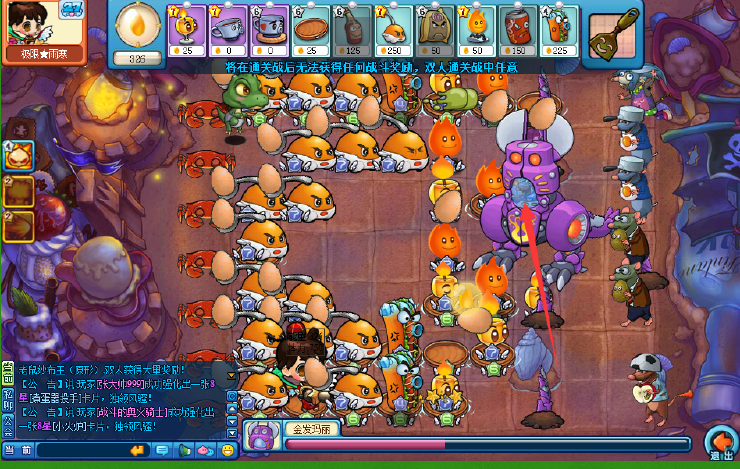Image resolution: width=740 pixels, height=469 pixels.
Task: Select the small flame card
Action: pos(477,28)
